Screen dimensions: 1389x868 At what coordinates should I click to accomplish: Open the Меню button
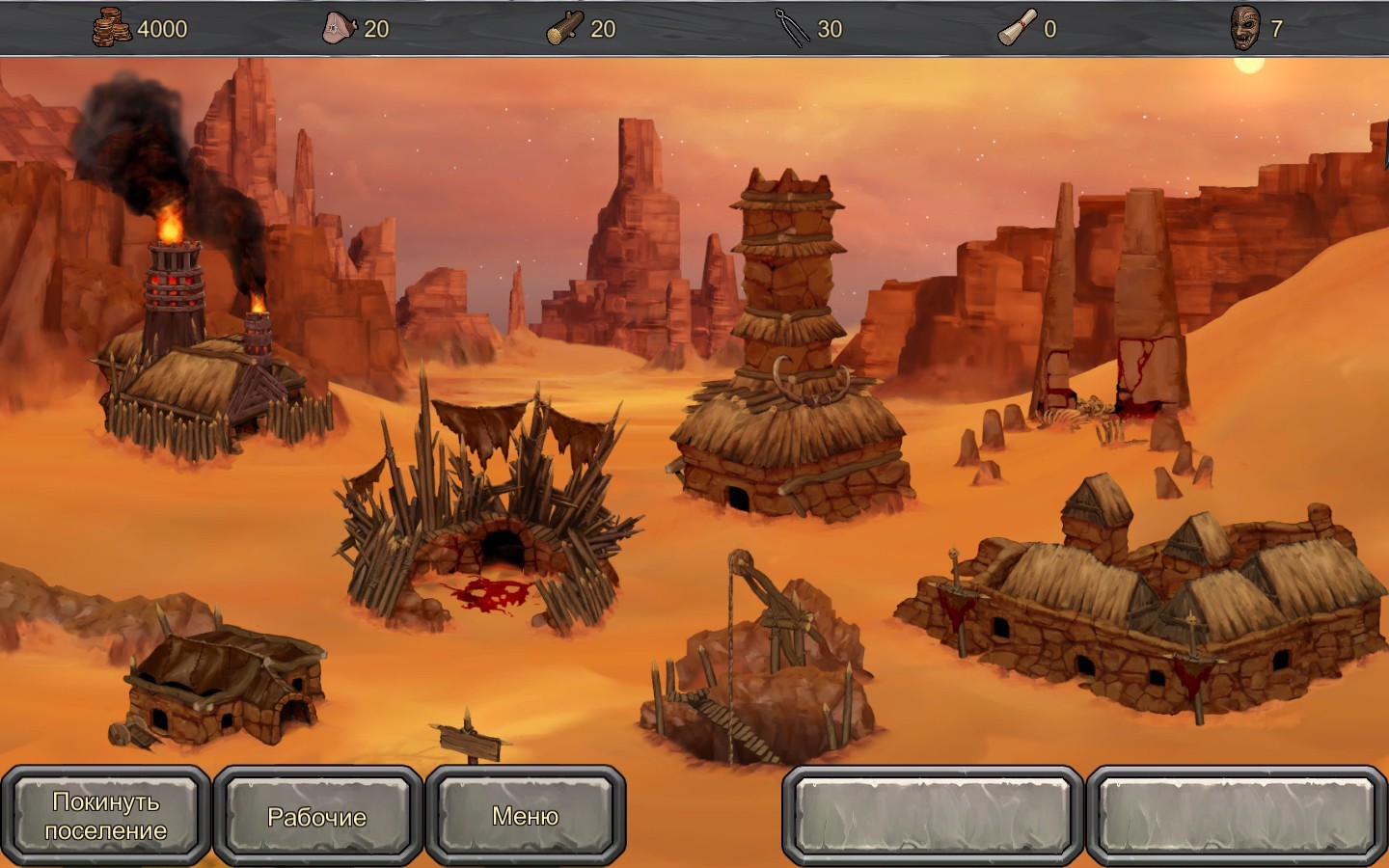(x=526, y=816)
